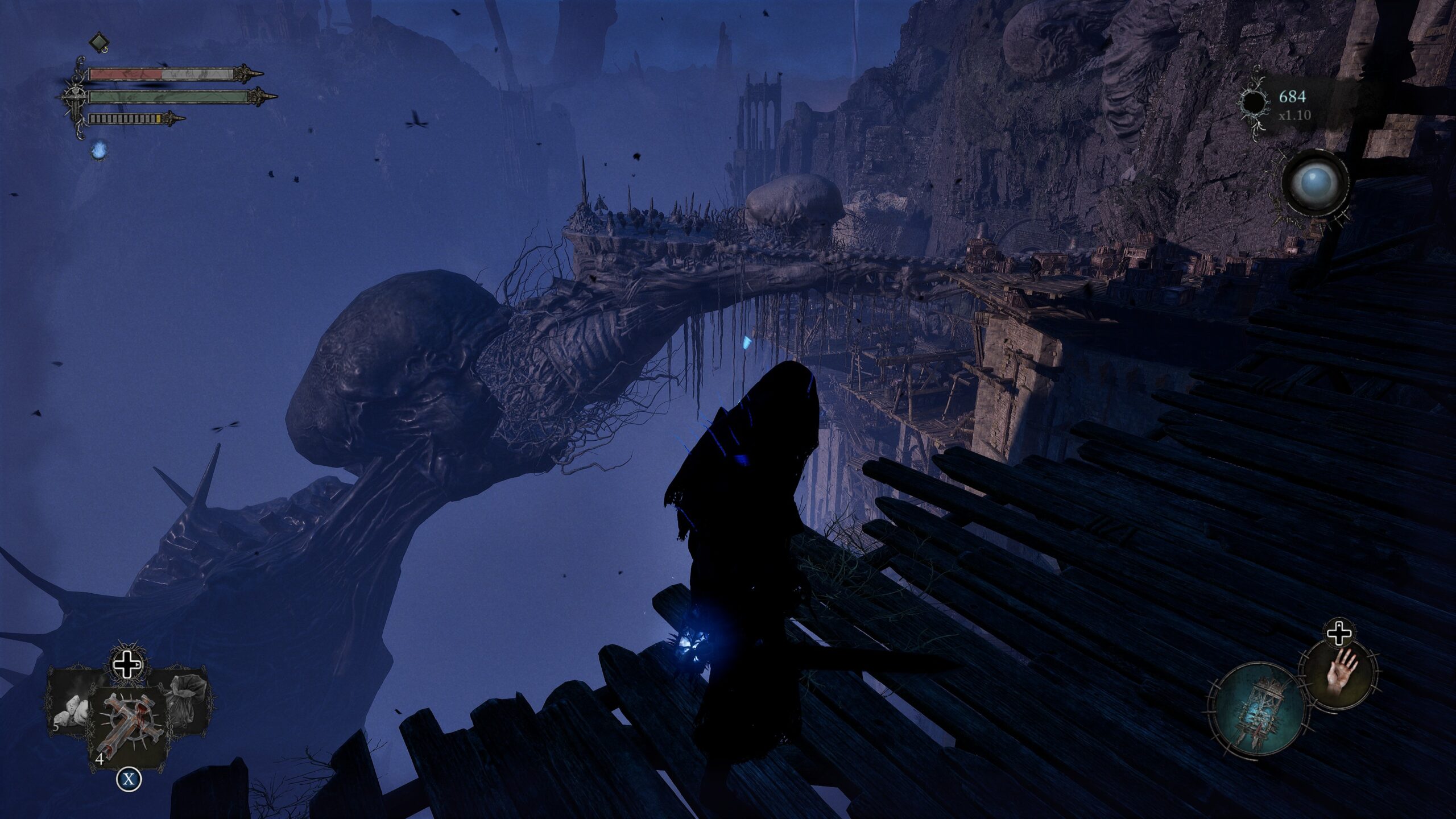Click the bloodied crucifix quick-use item icon
Screen dimensions: 1456x819
130,722
